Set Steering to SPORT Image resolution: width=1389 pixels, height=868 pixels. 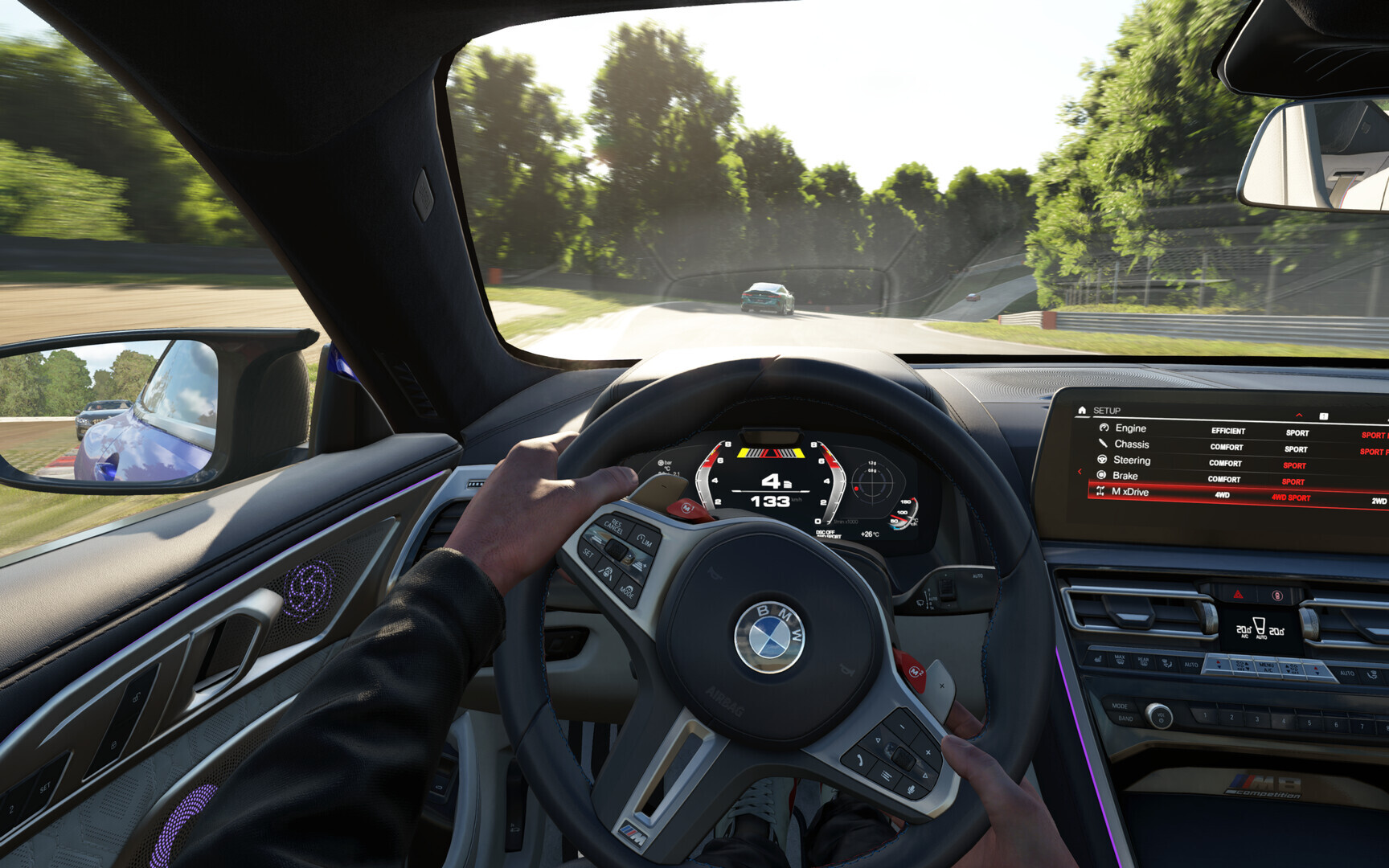pos(1294,465)
